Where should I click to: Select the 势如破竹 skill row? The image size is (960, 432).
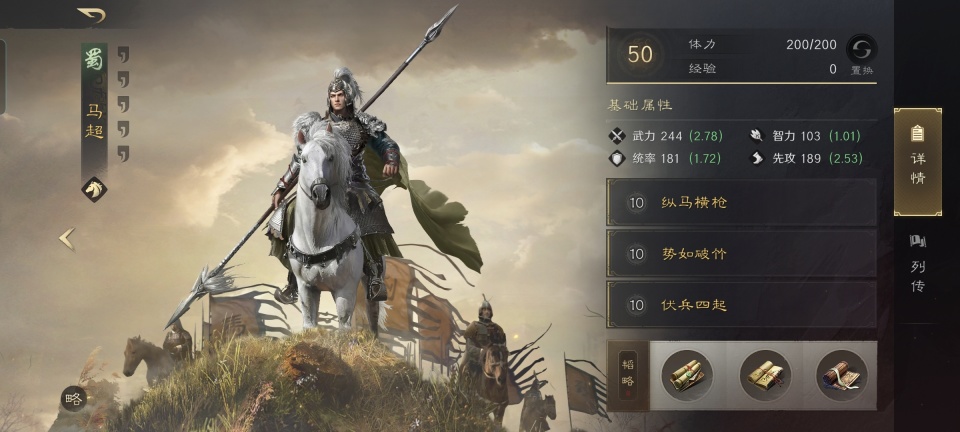click(741, 254)
